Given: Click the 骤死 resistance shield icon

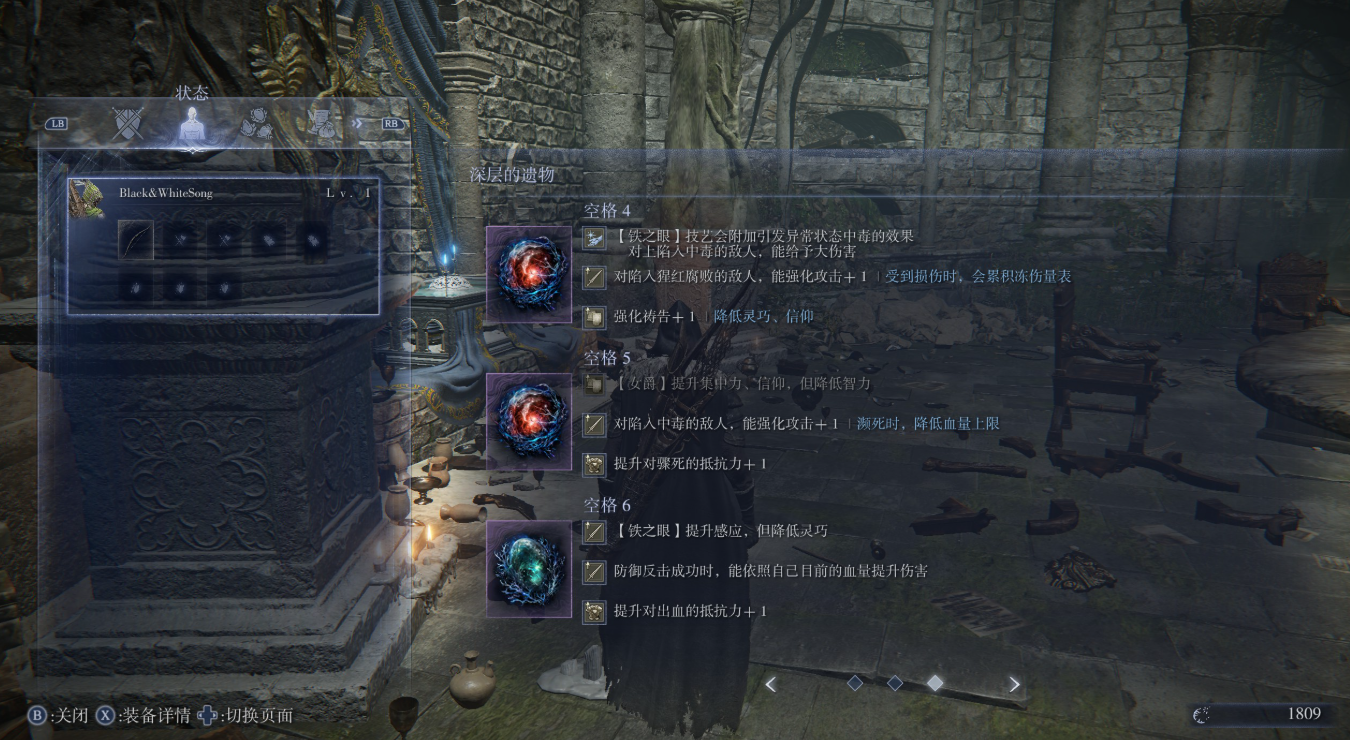Looking at the screenshot, I should [x=593, y=461].
